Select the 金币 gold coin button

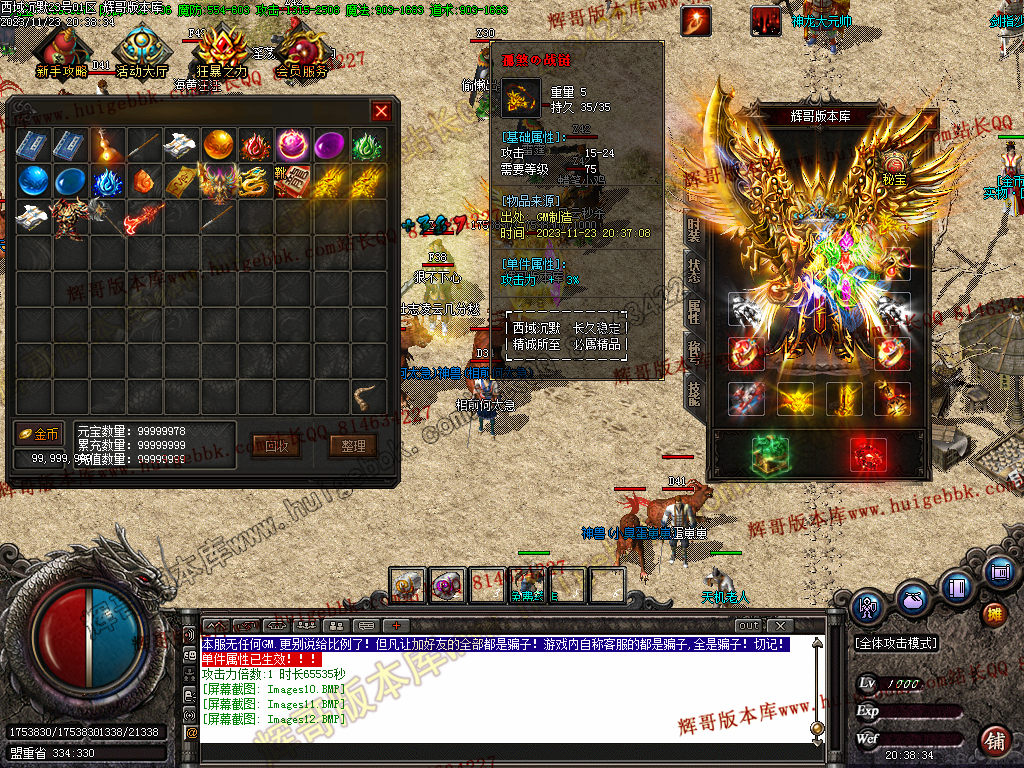(x=39, y=434)
